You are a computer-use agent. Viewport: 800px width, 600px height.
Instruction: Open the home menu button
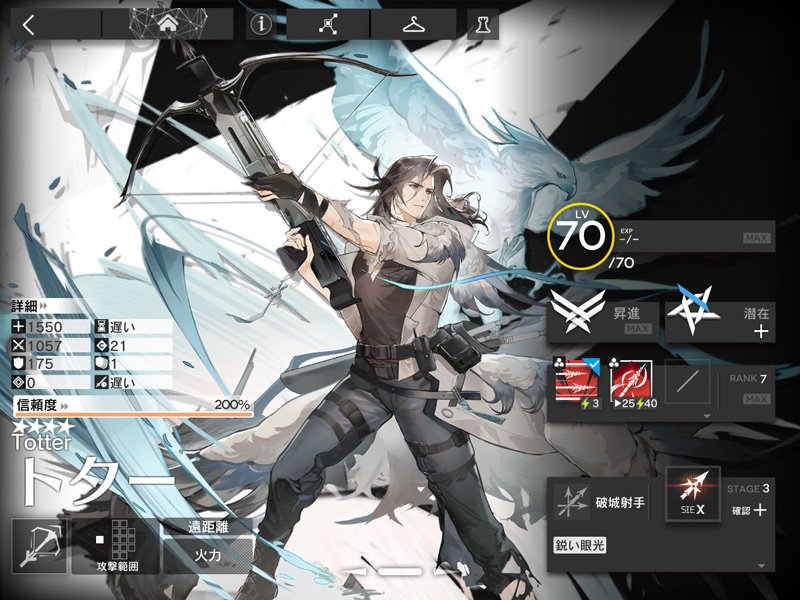coord(167,24)
